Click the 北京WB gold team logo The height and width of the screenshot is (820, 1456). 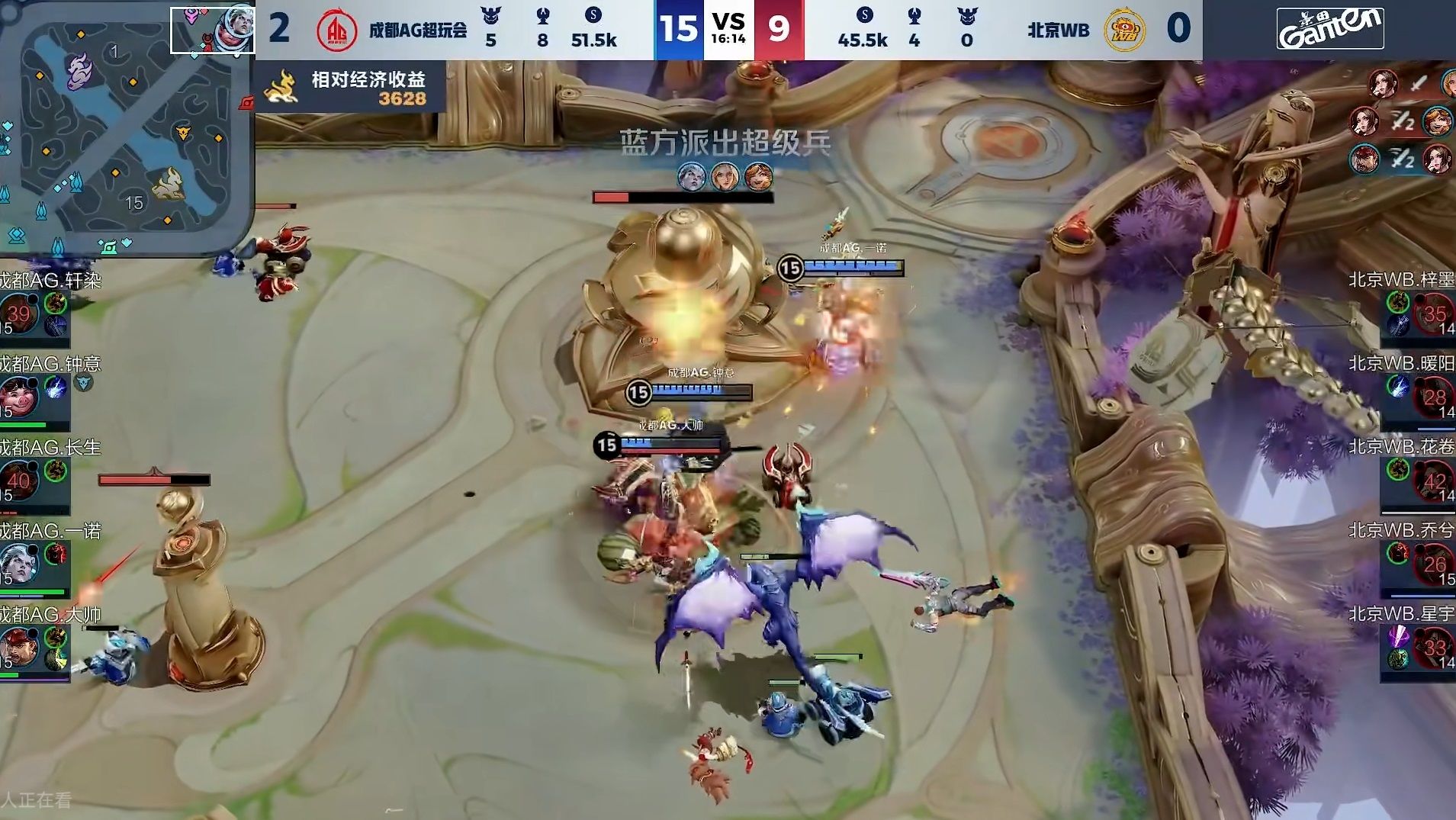1123,29
